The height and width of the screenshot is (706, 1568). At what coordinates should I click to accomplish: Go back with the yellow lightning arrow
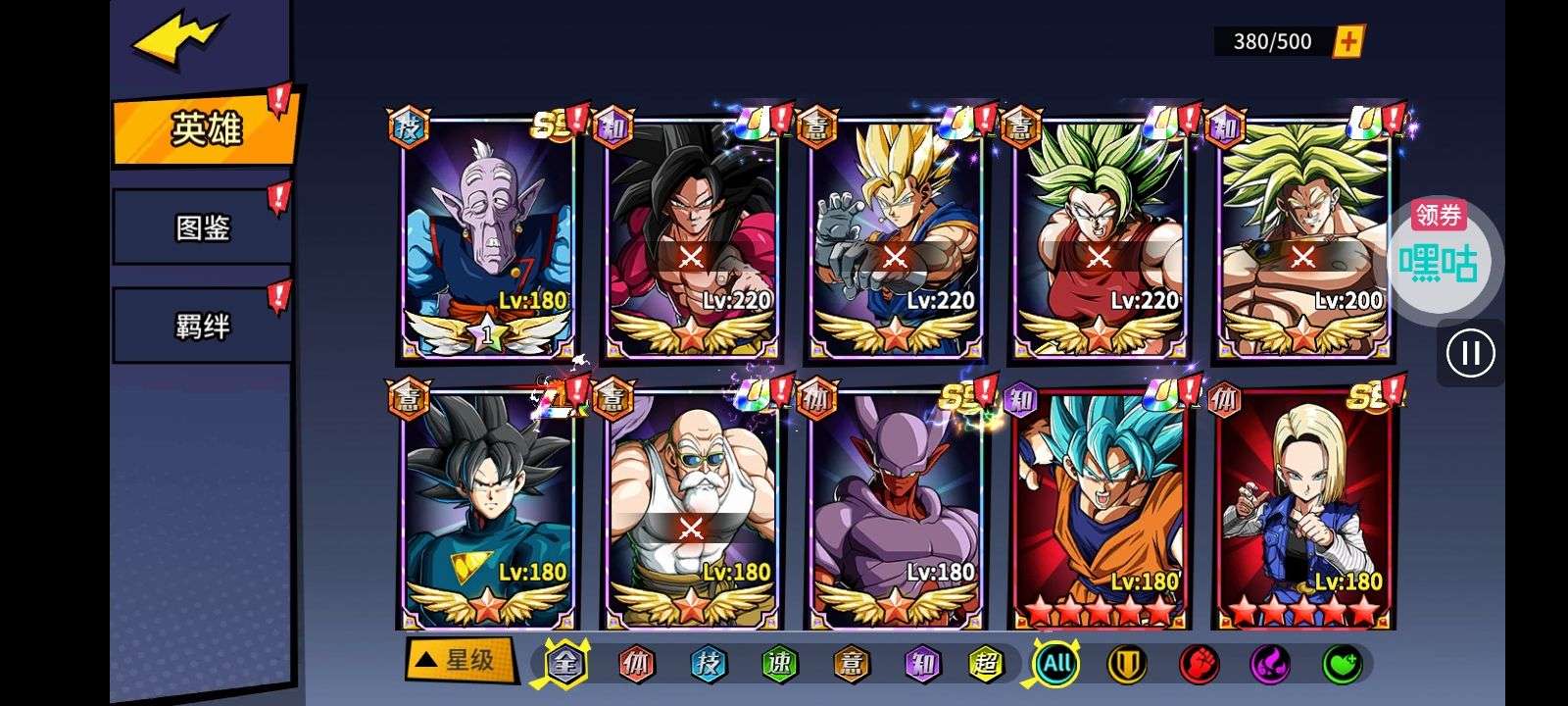[x=181, y=41]
